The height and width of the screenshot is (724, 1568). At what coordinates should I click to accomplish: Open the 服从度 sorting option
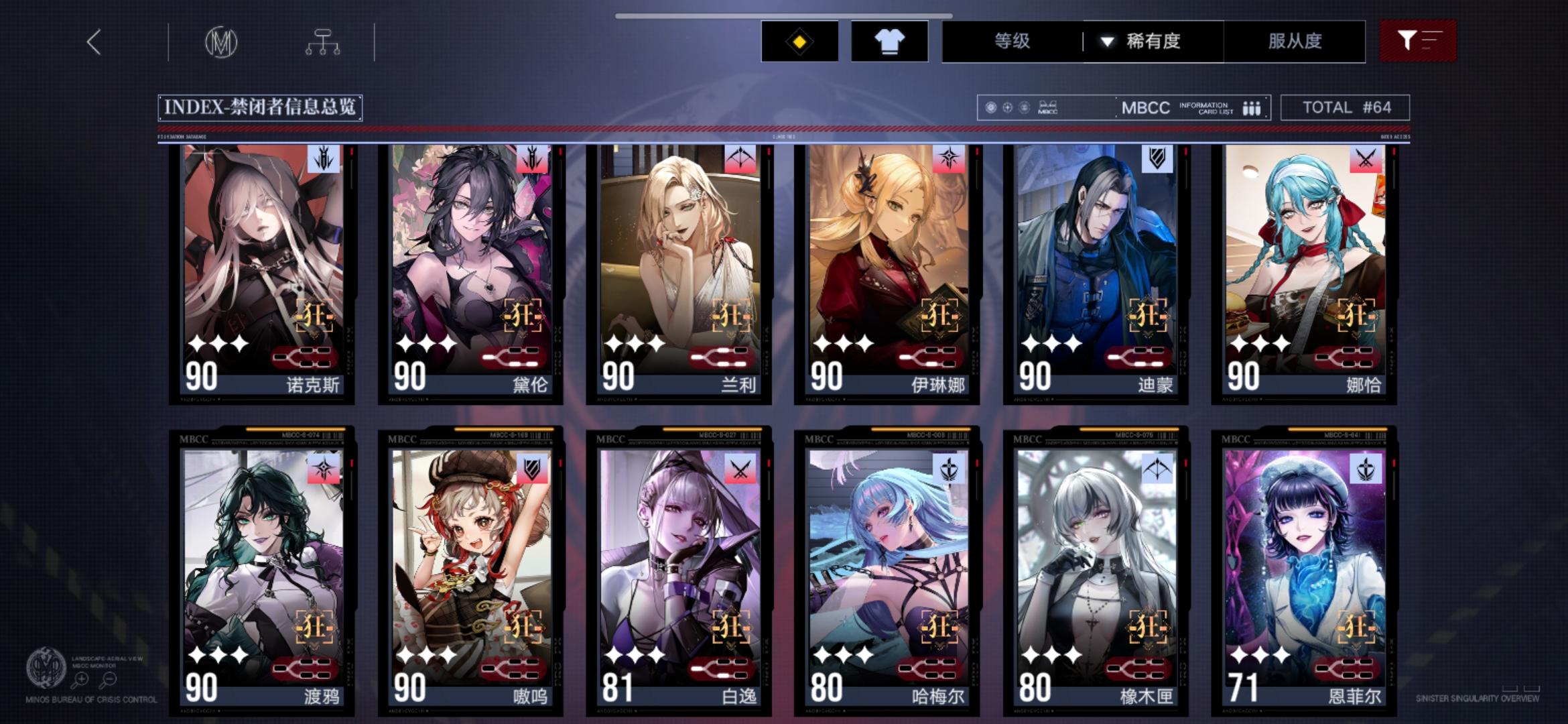click(x=1295, y=42)
